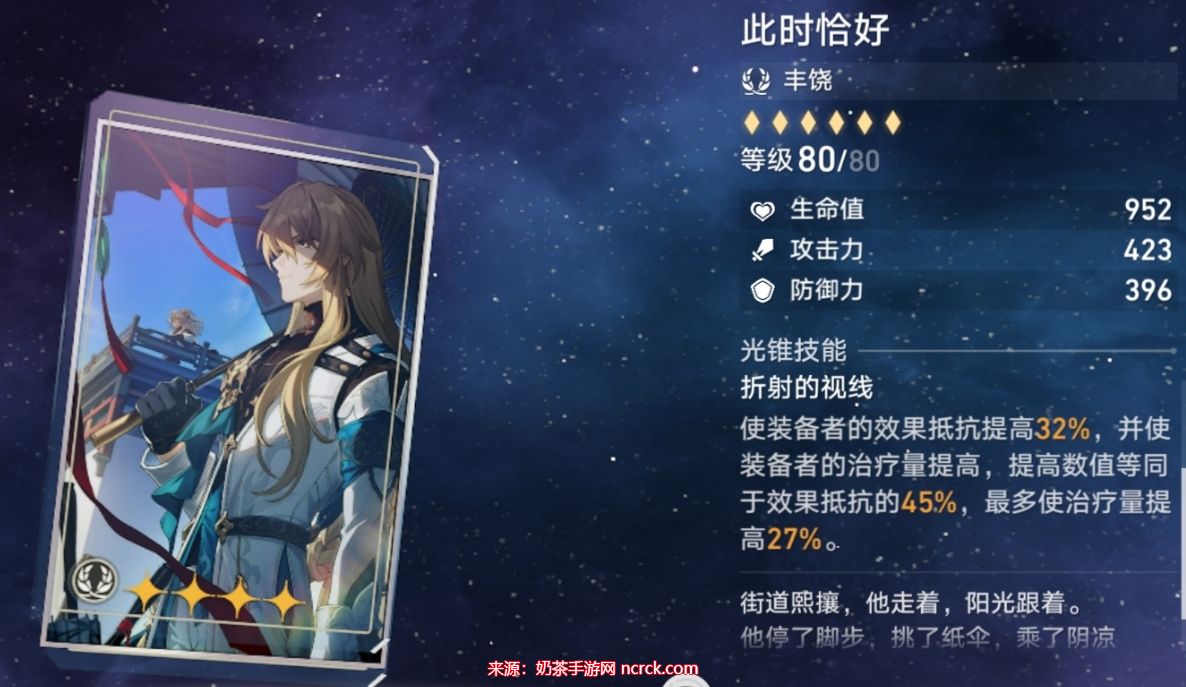
Task: Open the 丰饶 path info row
Action: click(958, 81)
